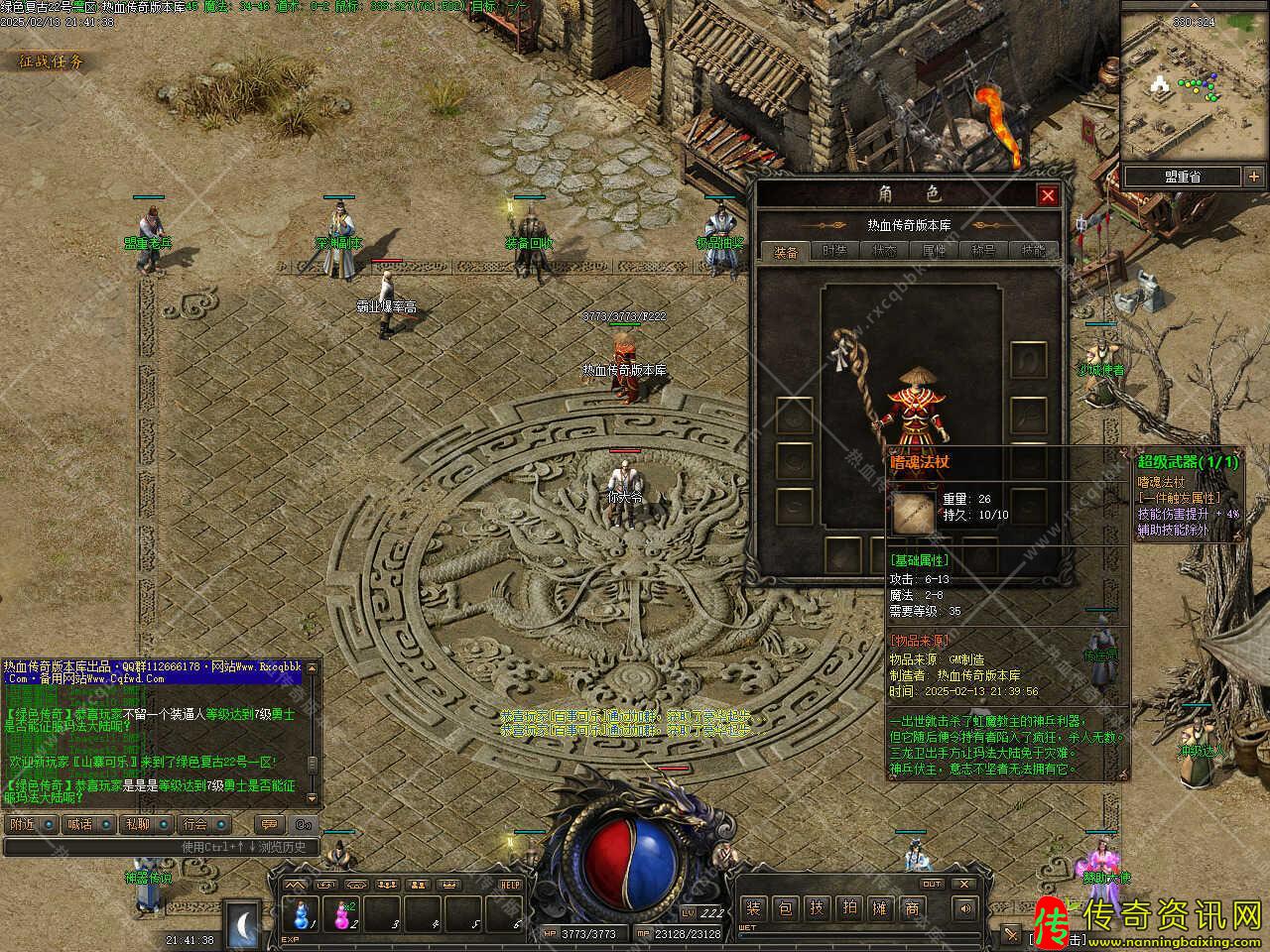This screenshot has height=952, width=1270.
Task: Select the 附近 nearby chat channel
Action: [23, 824]
